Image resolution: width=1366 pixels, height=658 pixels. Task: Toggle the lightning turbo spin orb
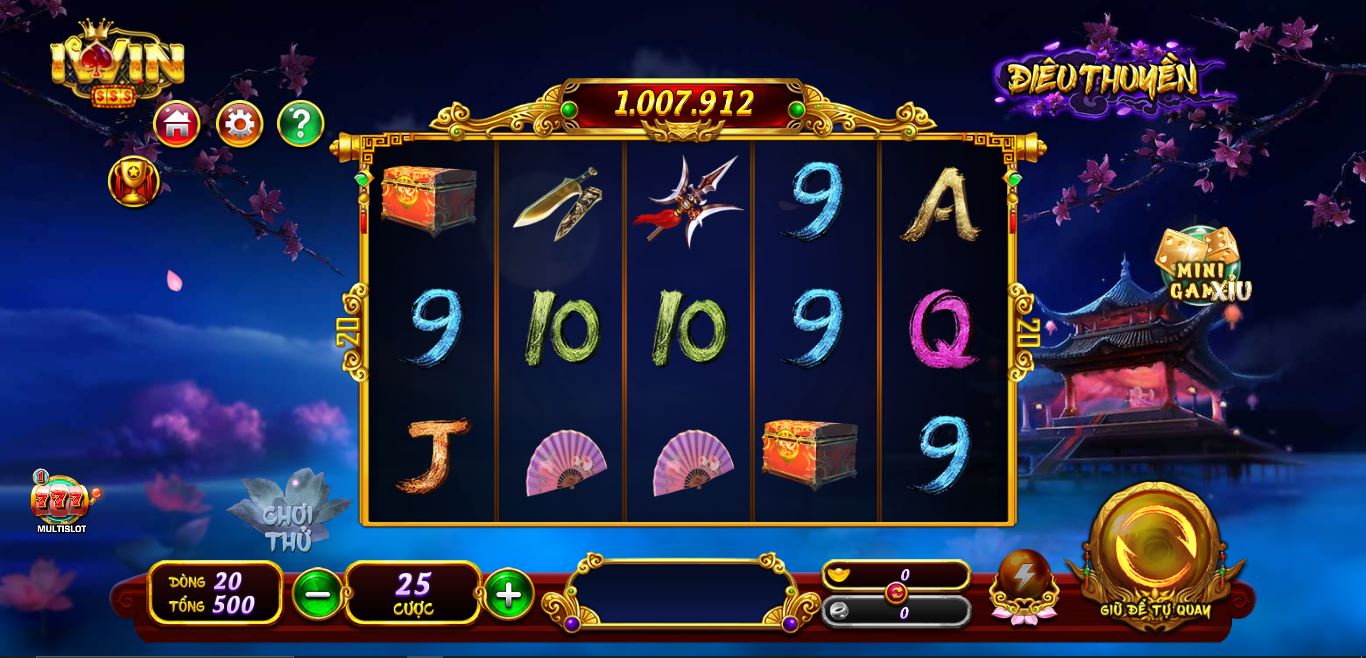[1023, 582]
